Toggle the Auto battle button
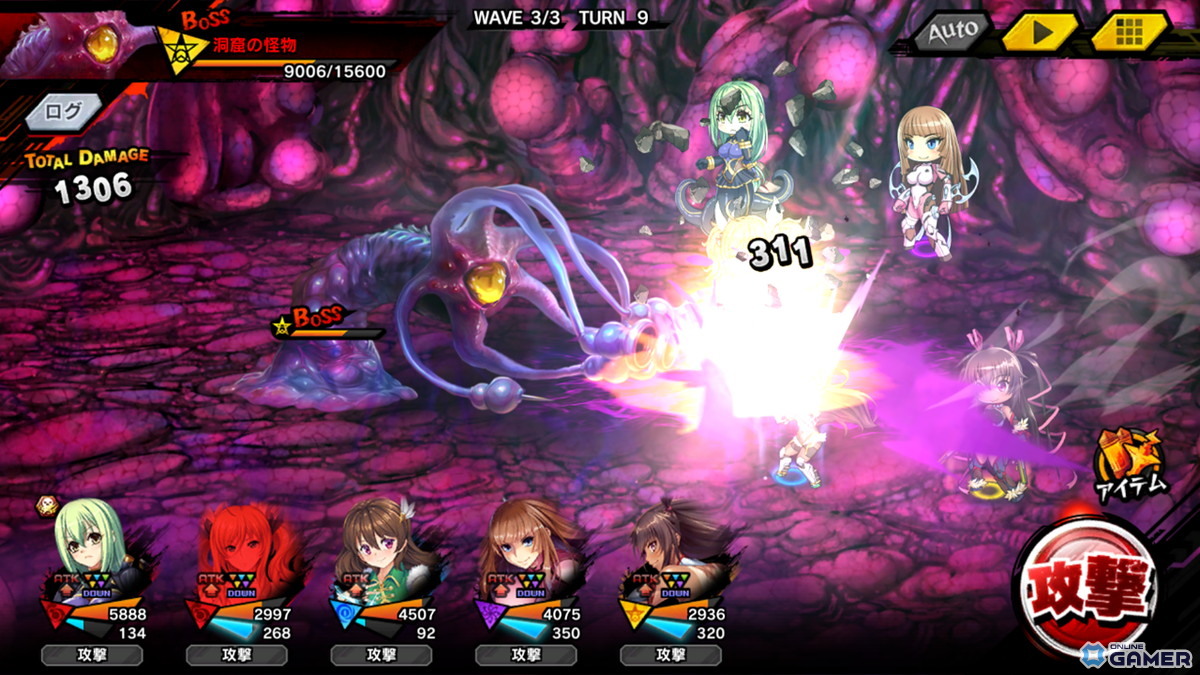Screen dimensions: 1200x675 tap(951, 32)
